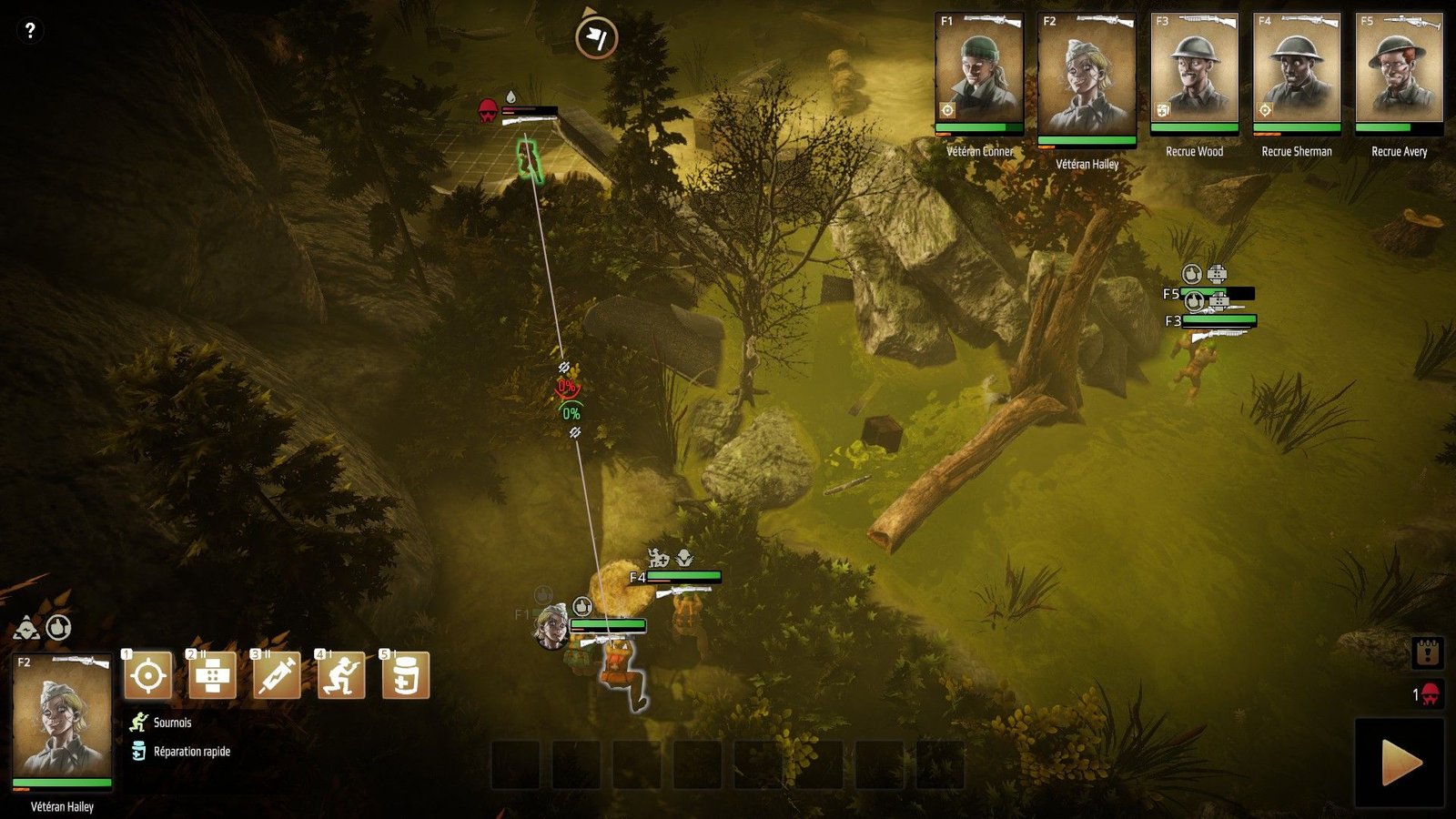The height and width of the screenshot is (819, 1456).
Task: Click the red enemy counter icon
Action: click(x=1429, y=694)
